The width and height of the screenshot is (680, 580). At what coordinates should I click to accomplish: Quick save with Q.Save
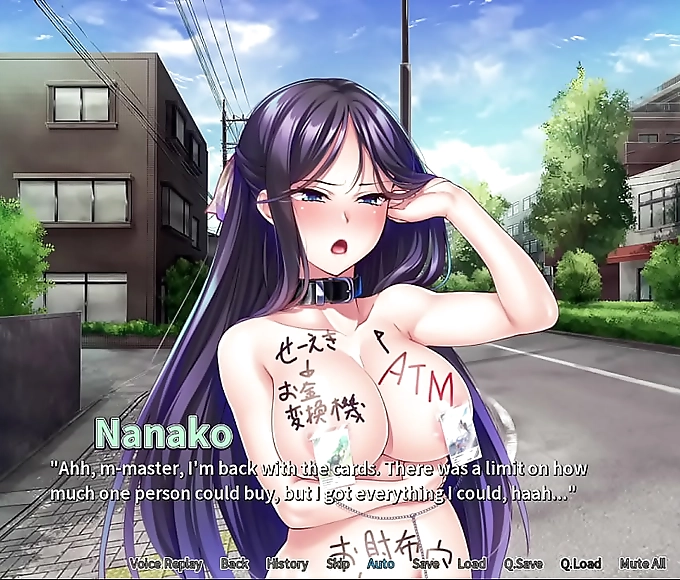coord(523,564)
